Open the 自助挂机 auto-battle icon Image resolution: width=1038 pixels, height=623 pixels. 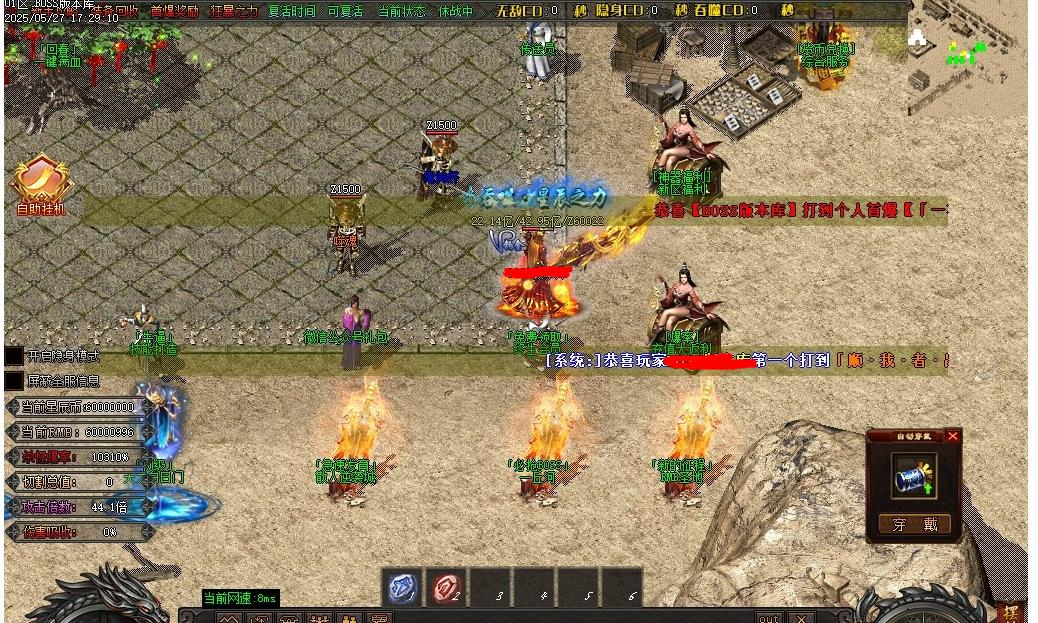[x=41, y=184]
